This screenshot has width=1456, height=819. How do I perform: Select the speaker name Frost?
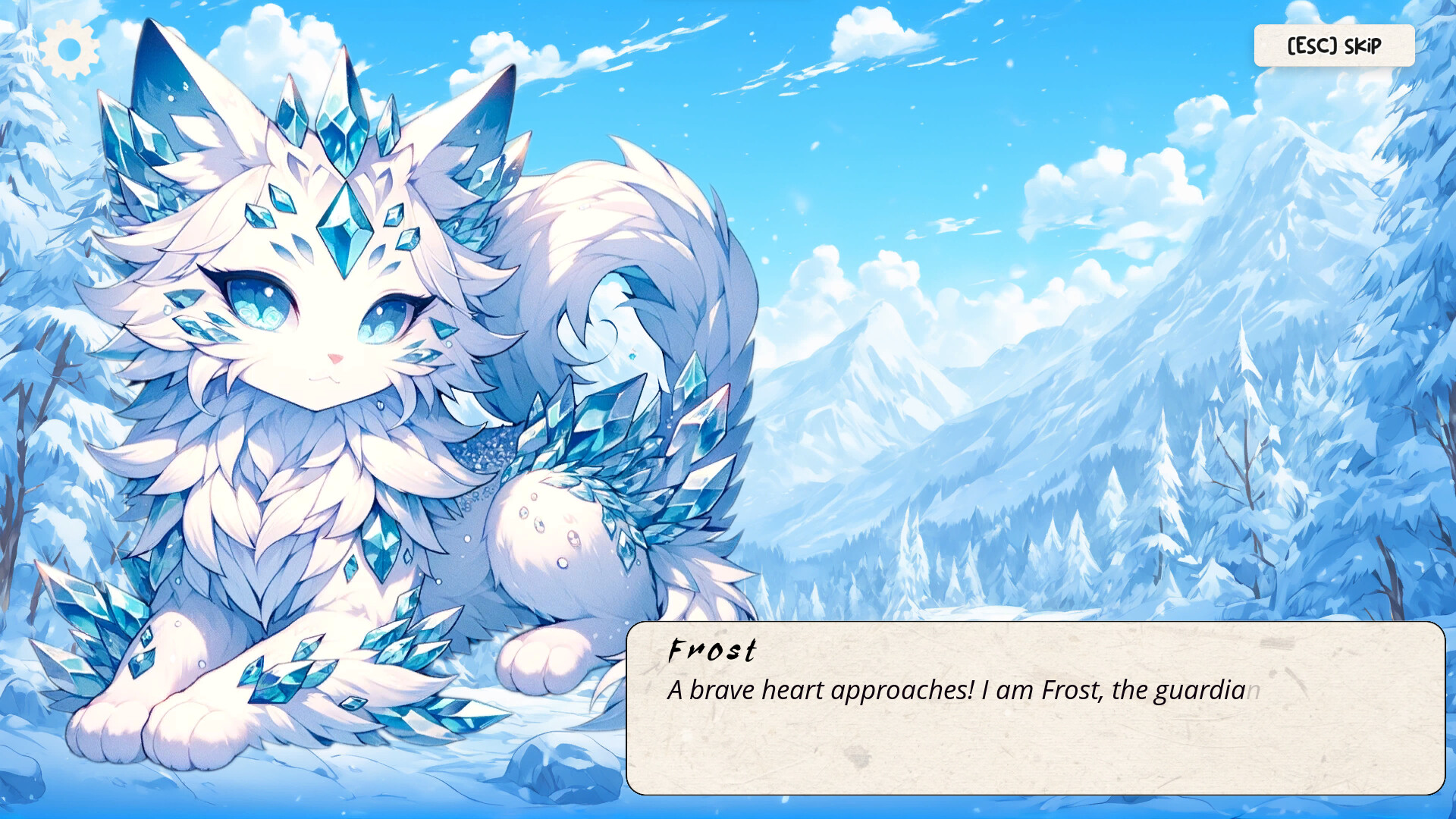(x=711, y=651)
